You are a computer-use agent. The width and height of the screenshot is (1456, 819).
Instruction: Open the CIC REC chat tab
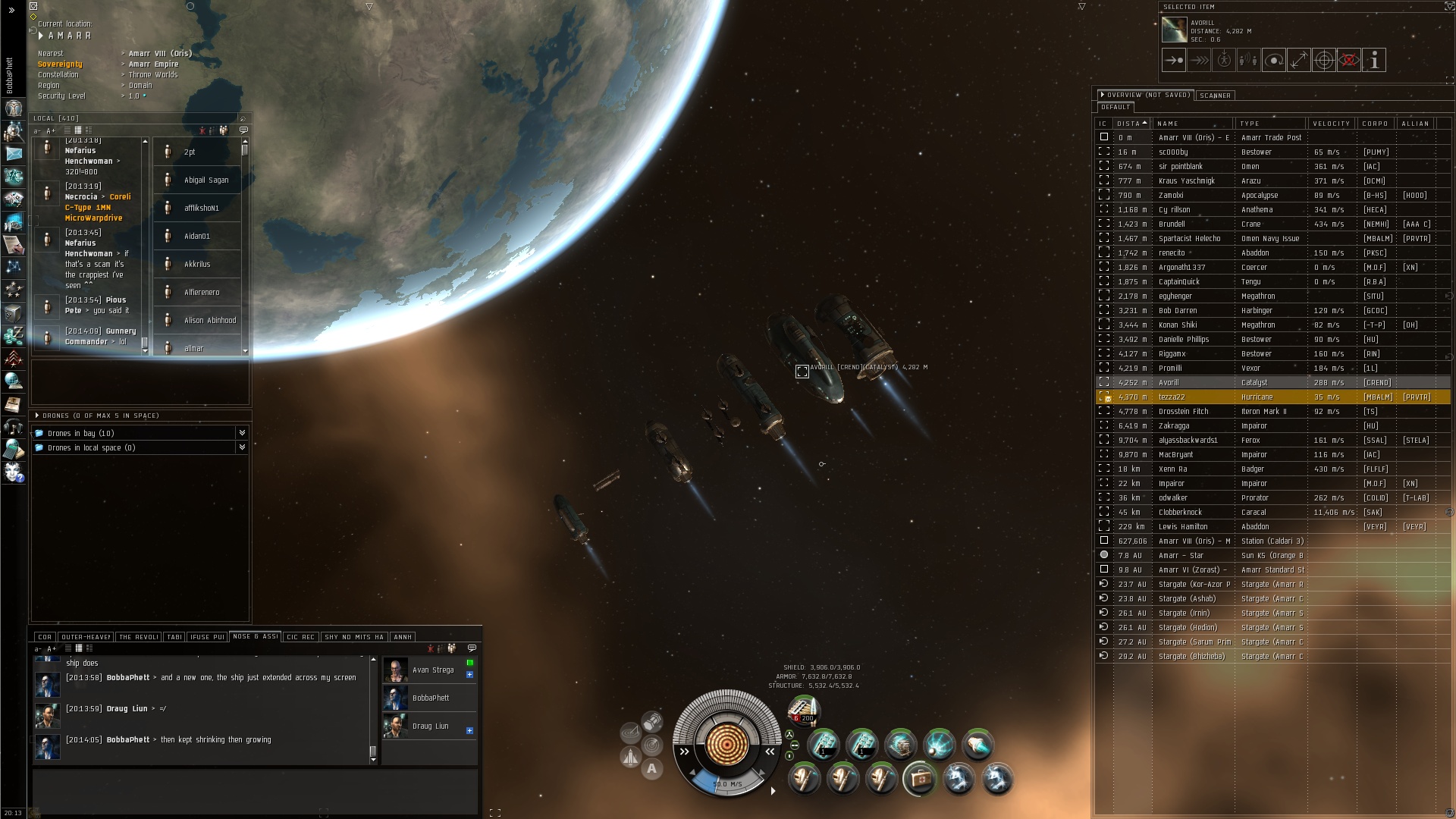pyautogui.click(x=301, y=637)
